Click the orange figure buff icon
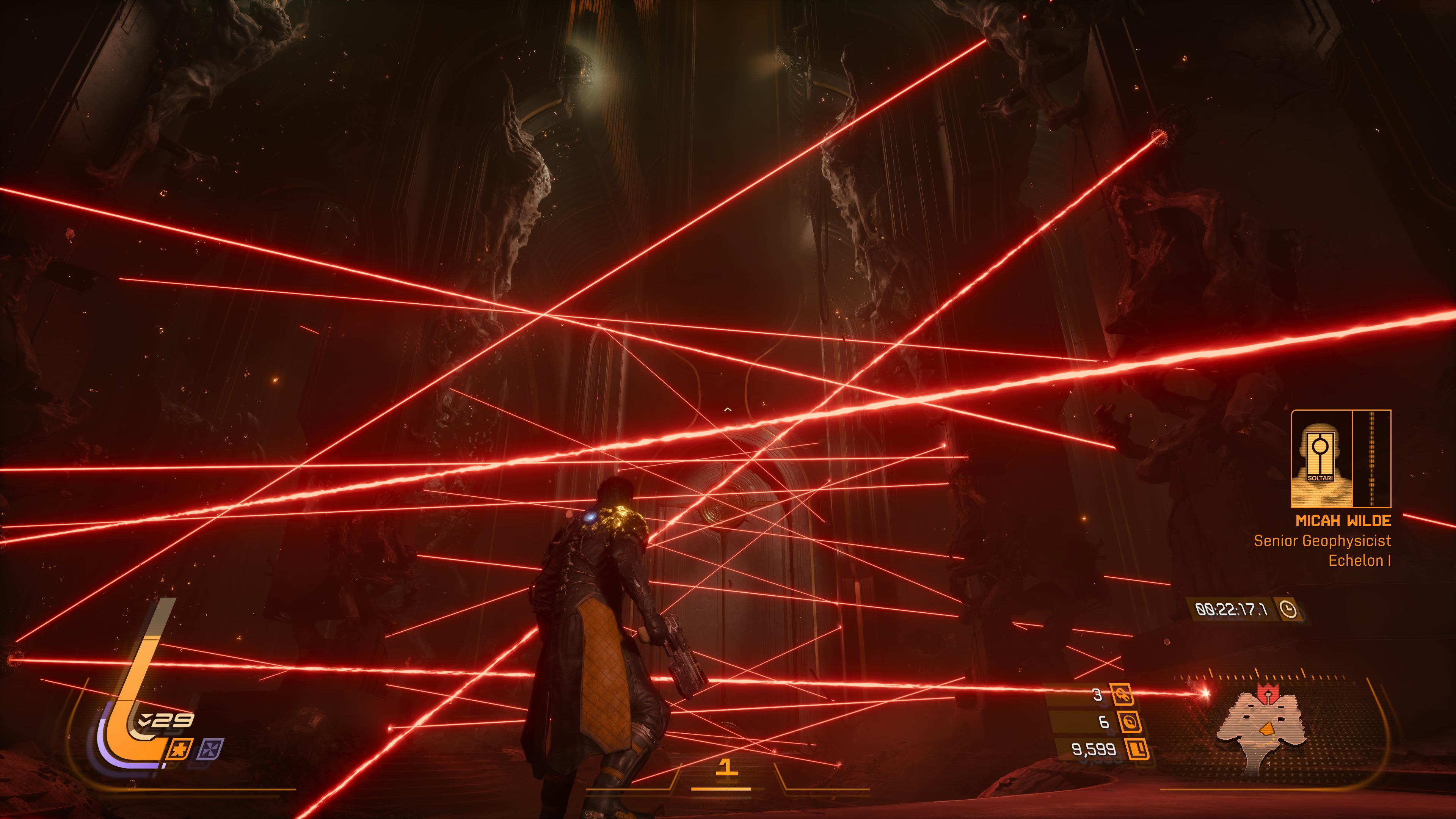The width and height of the screenshot is (1456, 819). (180, 749)
